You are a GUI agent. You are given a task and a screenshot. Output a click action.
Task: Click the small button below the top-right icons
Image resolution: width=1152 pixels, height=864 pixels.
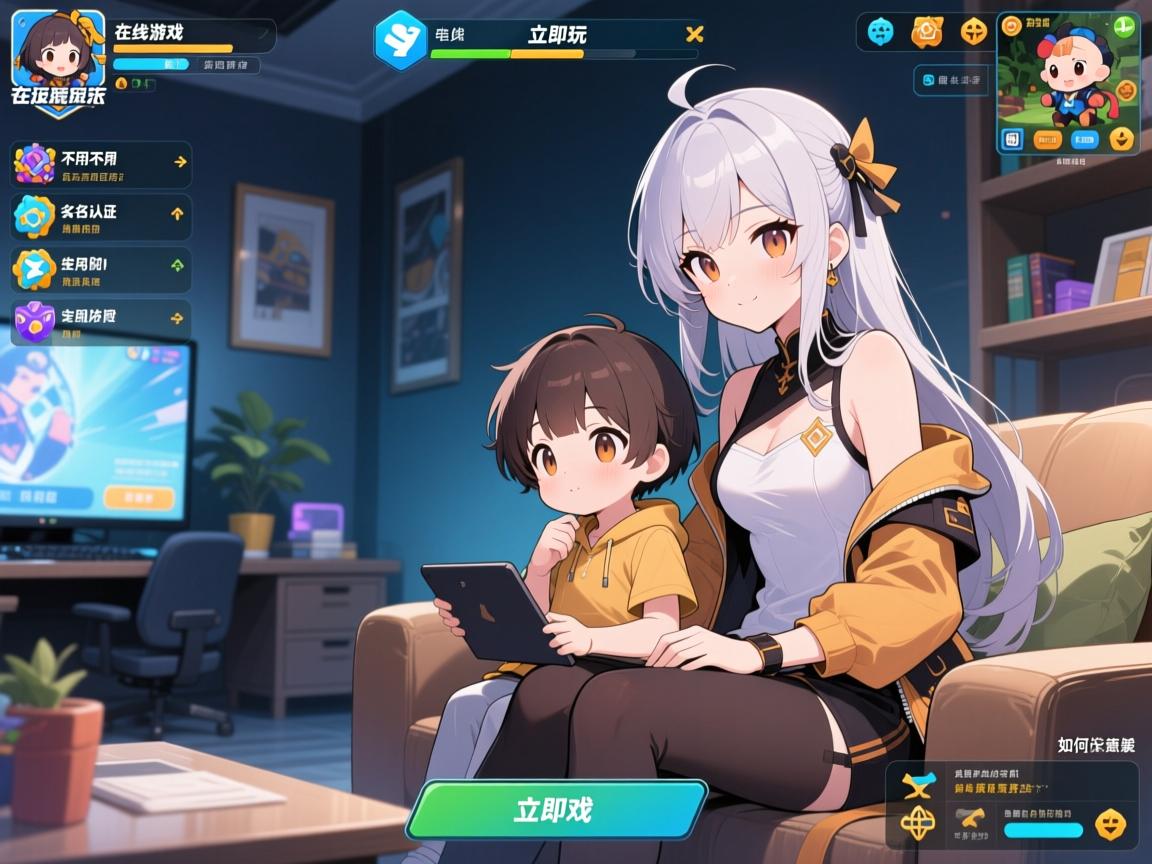coord(950,80)
